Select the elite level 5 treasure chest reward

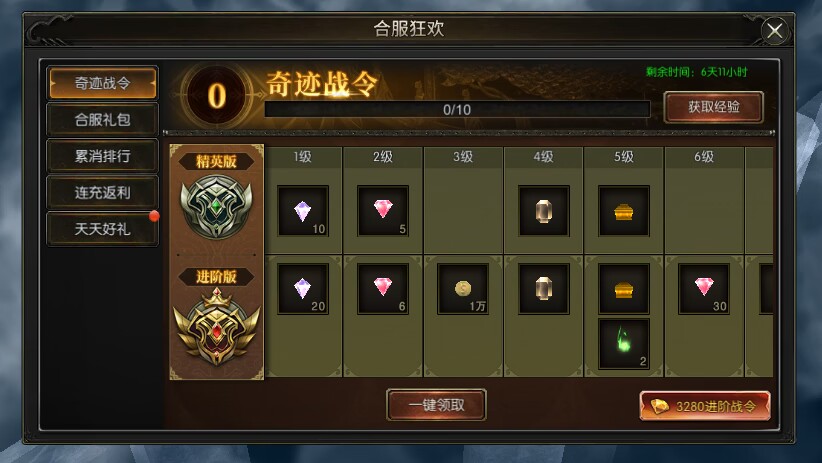(x=624, y=211)
